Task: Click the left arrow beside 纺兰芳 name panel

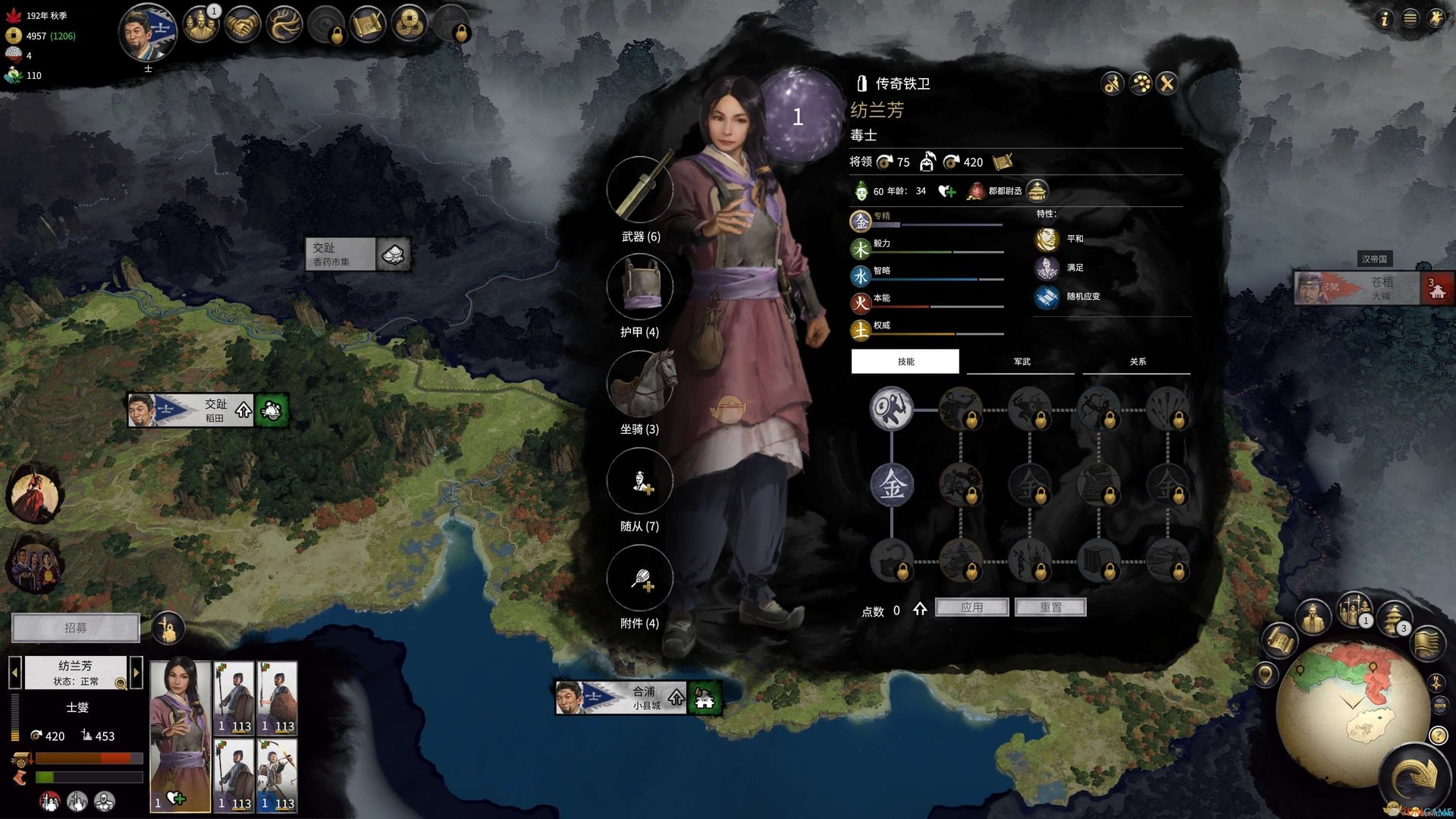Action: coord(15,672)
